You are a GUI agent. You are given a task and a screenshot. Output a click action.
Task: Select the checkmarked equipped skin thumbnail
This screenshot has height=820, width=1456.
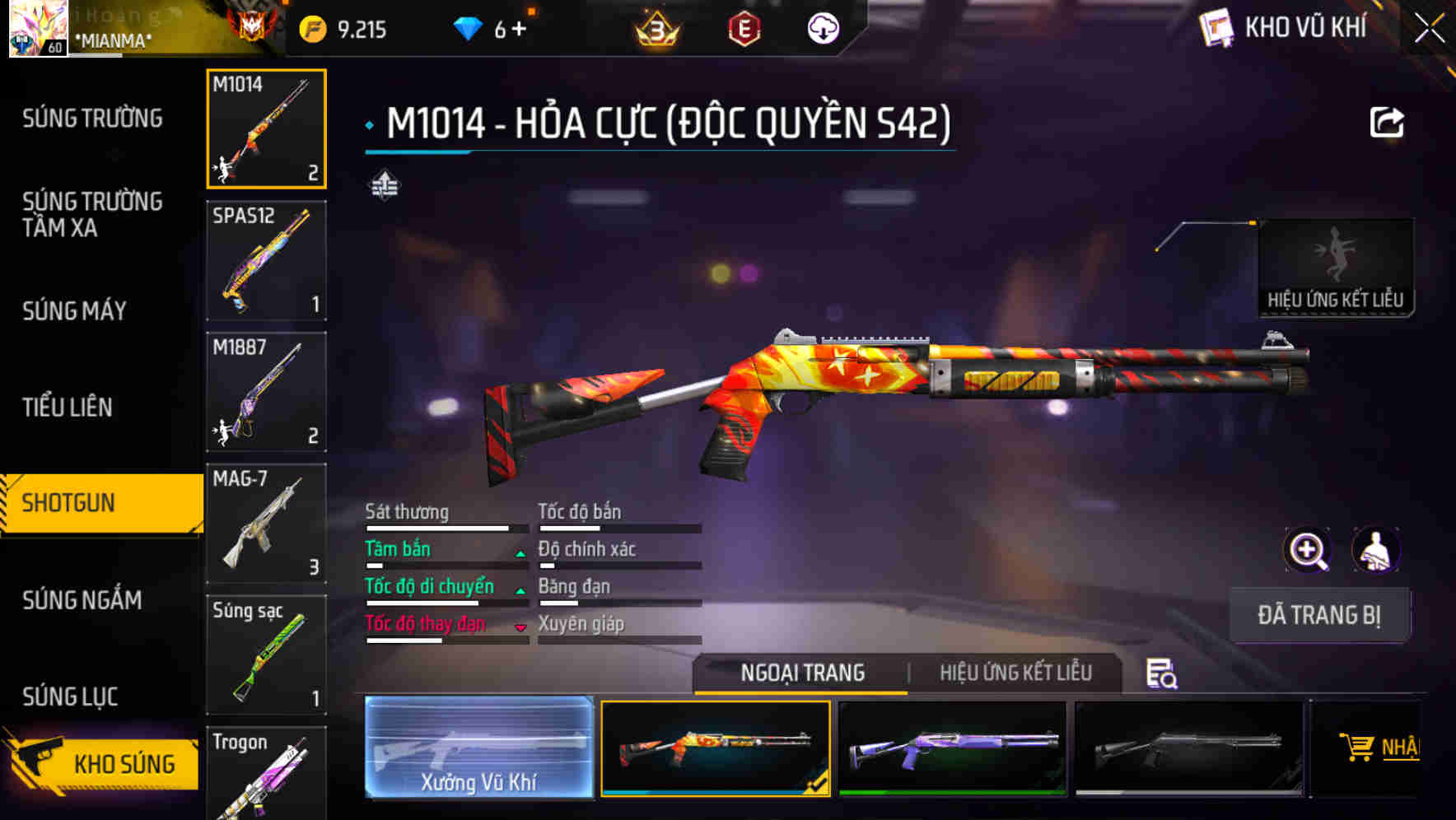pos(715,748)
